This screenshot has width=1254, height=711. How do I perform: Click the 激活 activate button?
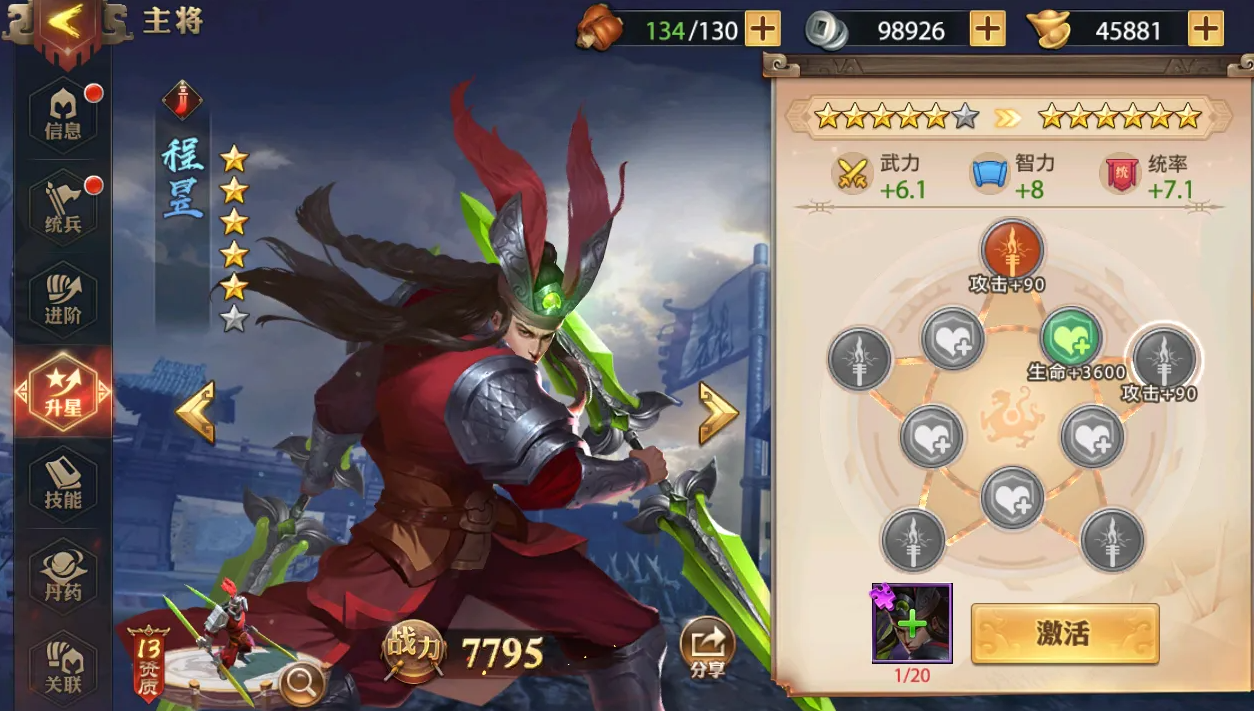[1064, 633]
